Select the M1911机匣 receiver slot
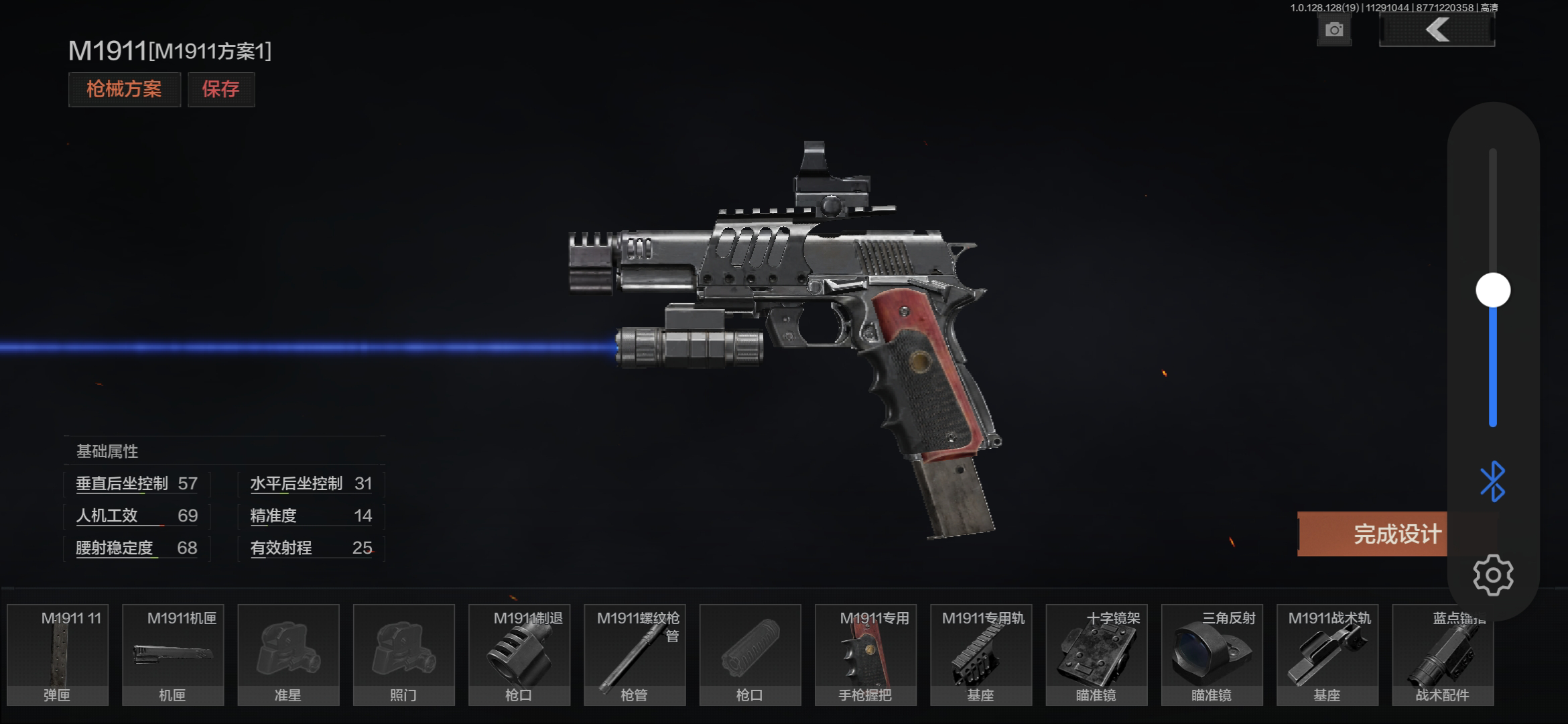The image size is (1568, 724). (x=173, y=655)
